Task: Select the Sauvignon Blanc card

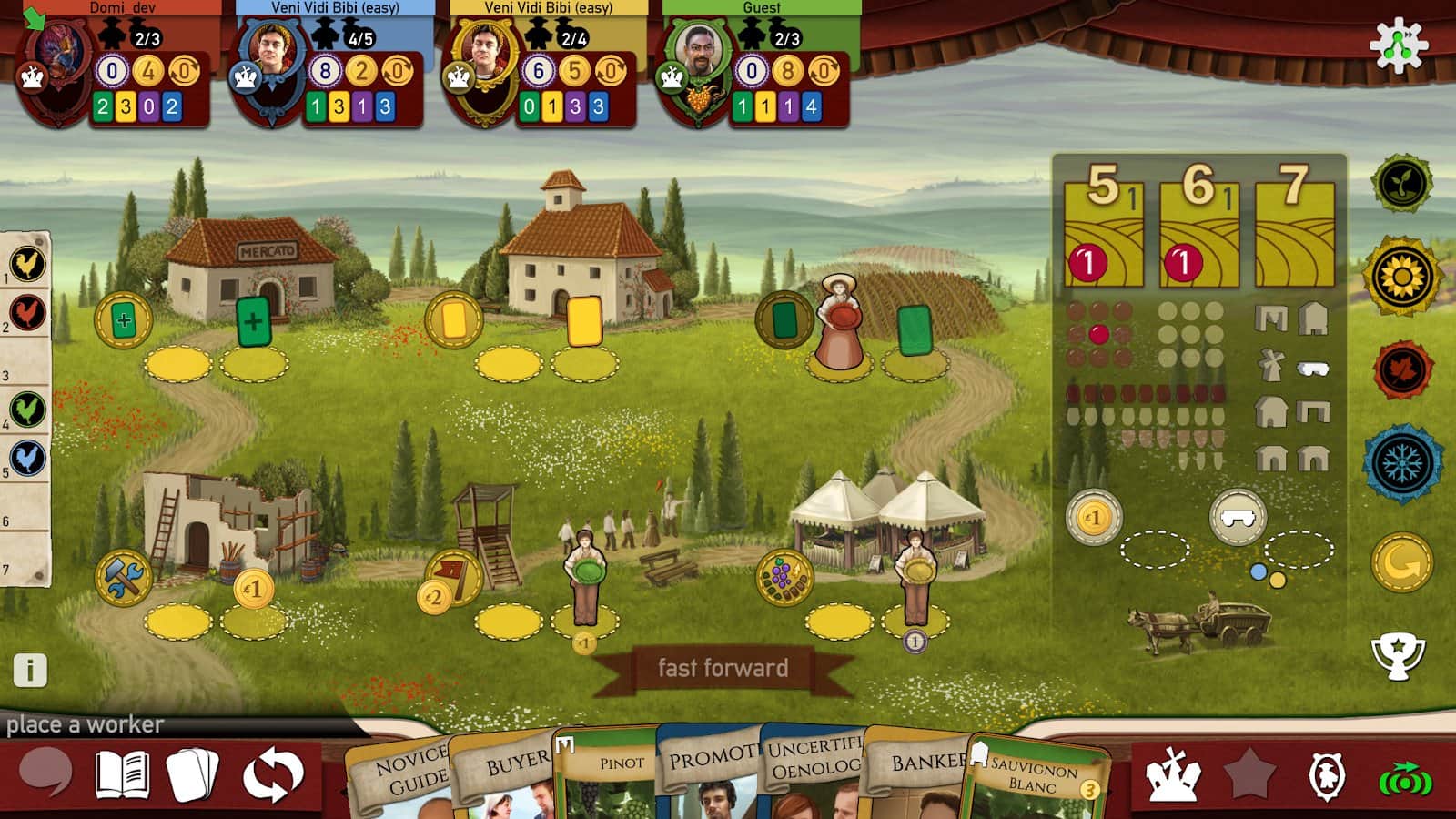Action: [1037, 775]
